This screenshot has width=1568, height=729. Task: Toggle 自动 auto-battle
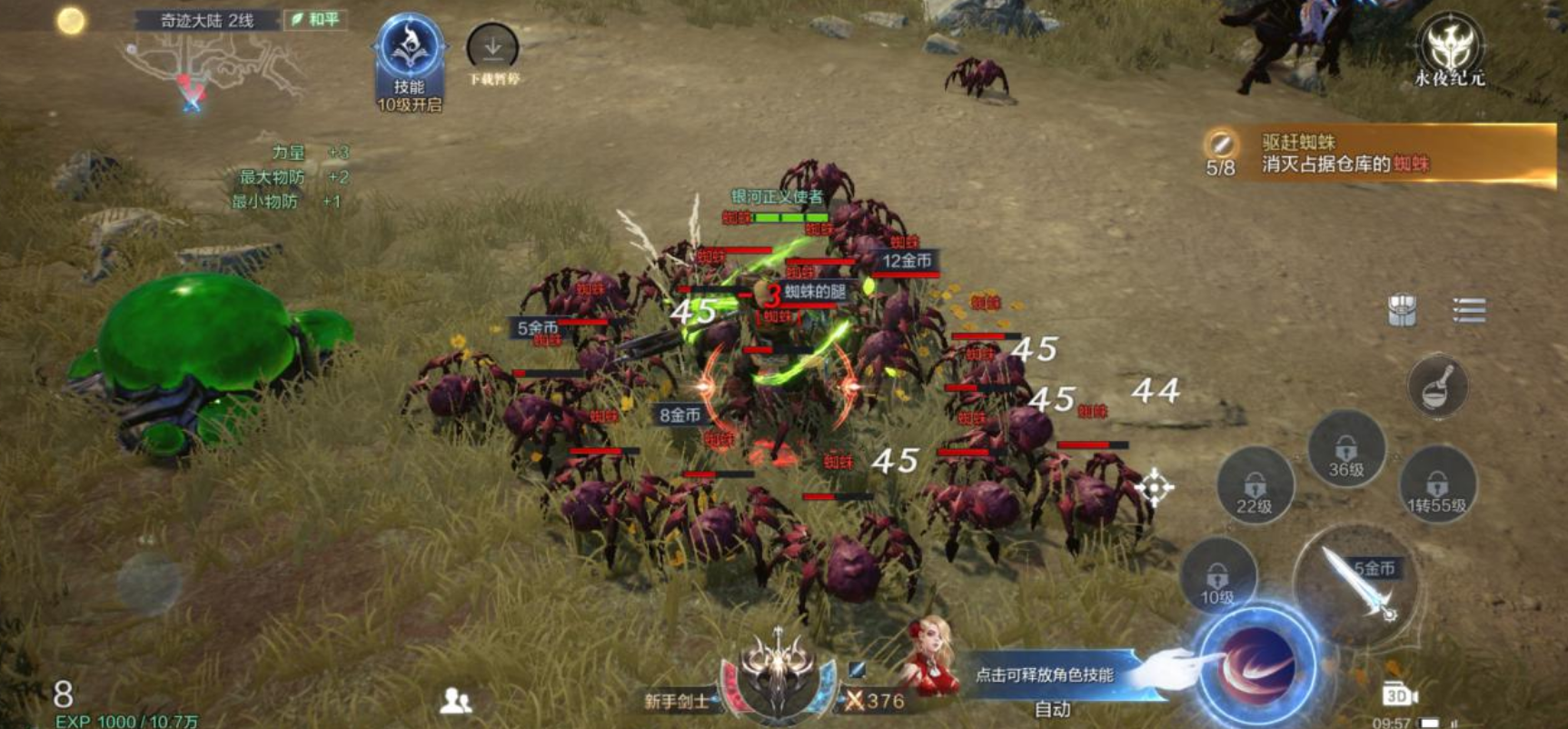point(1052,709)
